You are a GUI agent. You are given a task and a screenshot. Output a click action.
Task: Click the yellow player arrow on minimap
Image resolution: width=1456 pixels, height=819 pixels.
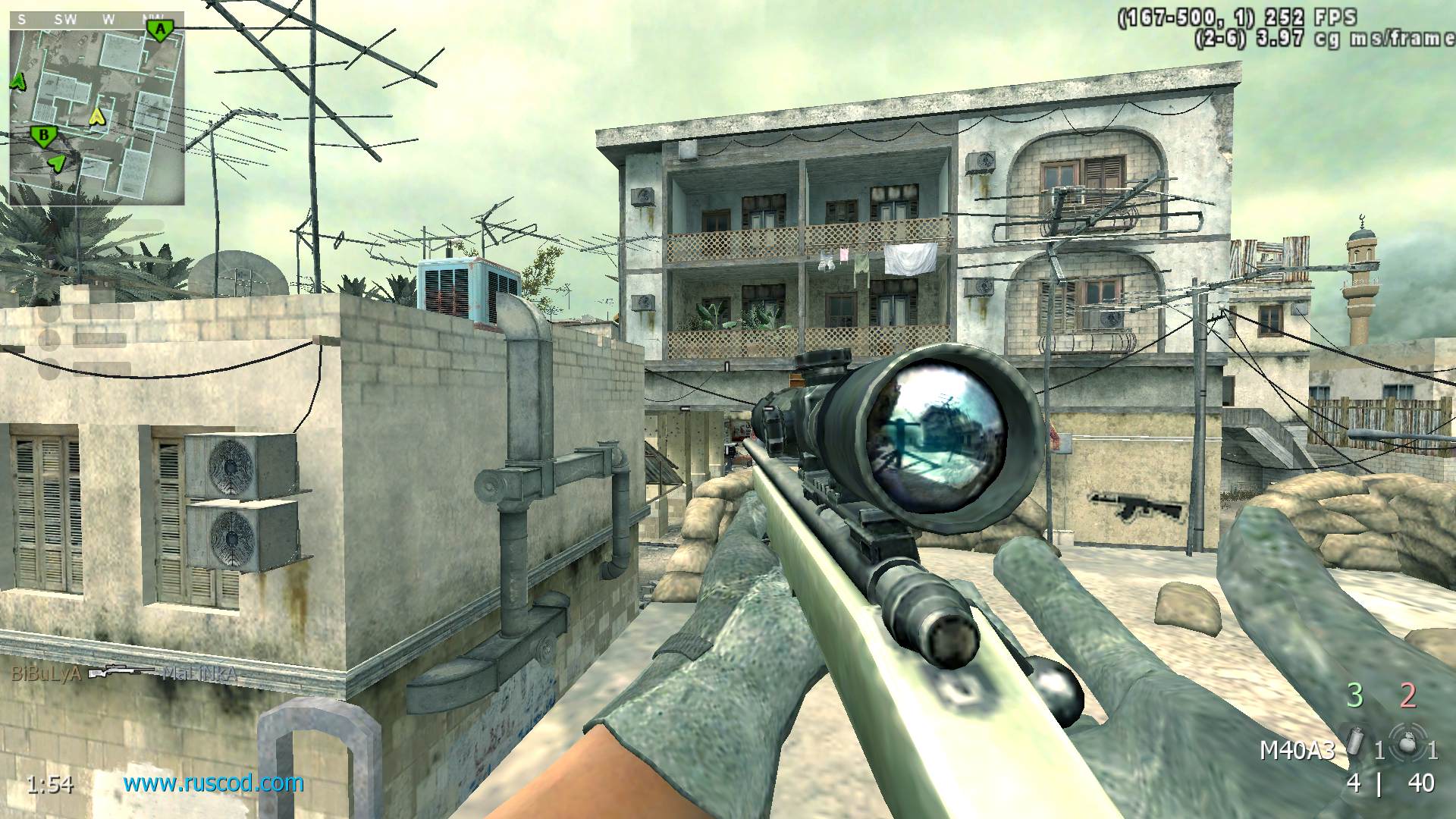click(97, 117)
